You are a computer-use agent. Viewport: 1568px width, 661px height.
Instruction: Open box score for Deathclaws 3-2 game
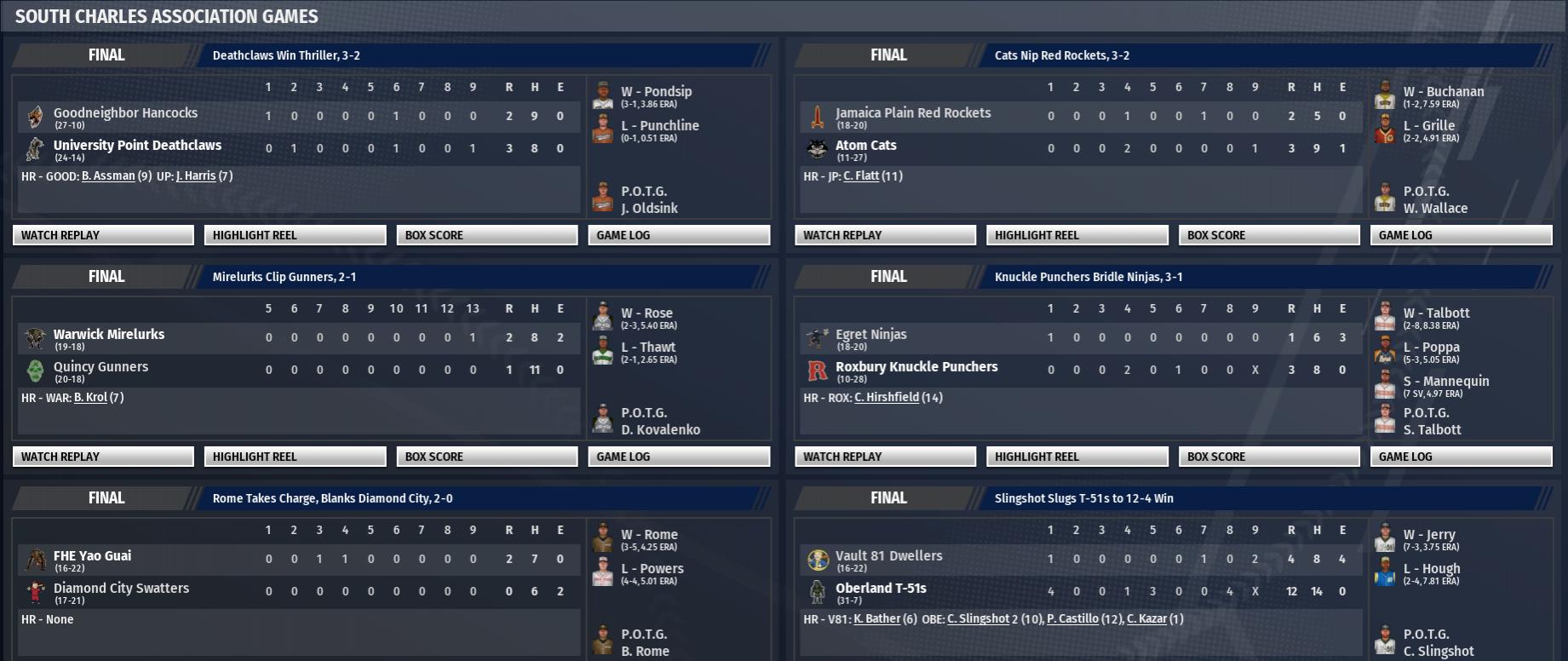point(486,235)
